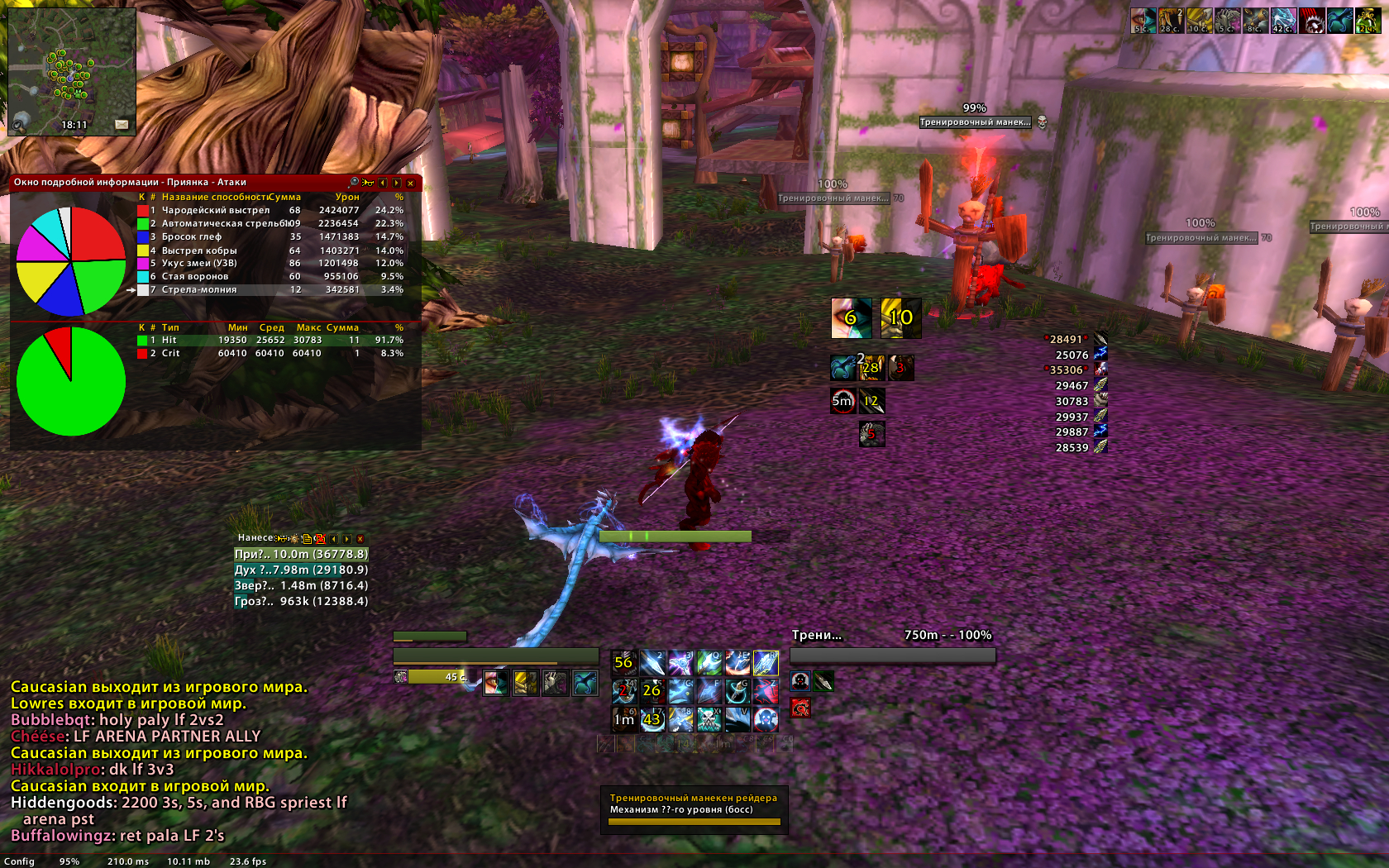
Task: Click the red Horde debuff on target
Action: pyautogui.click(x=800, y=708)
